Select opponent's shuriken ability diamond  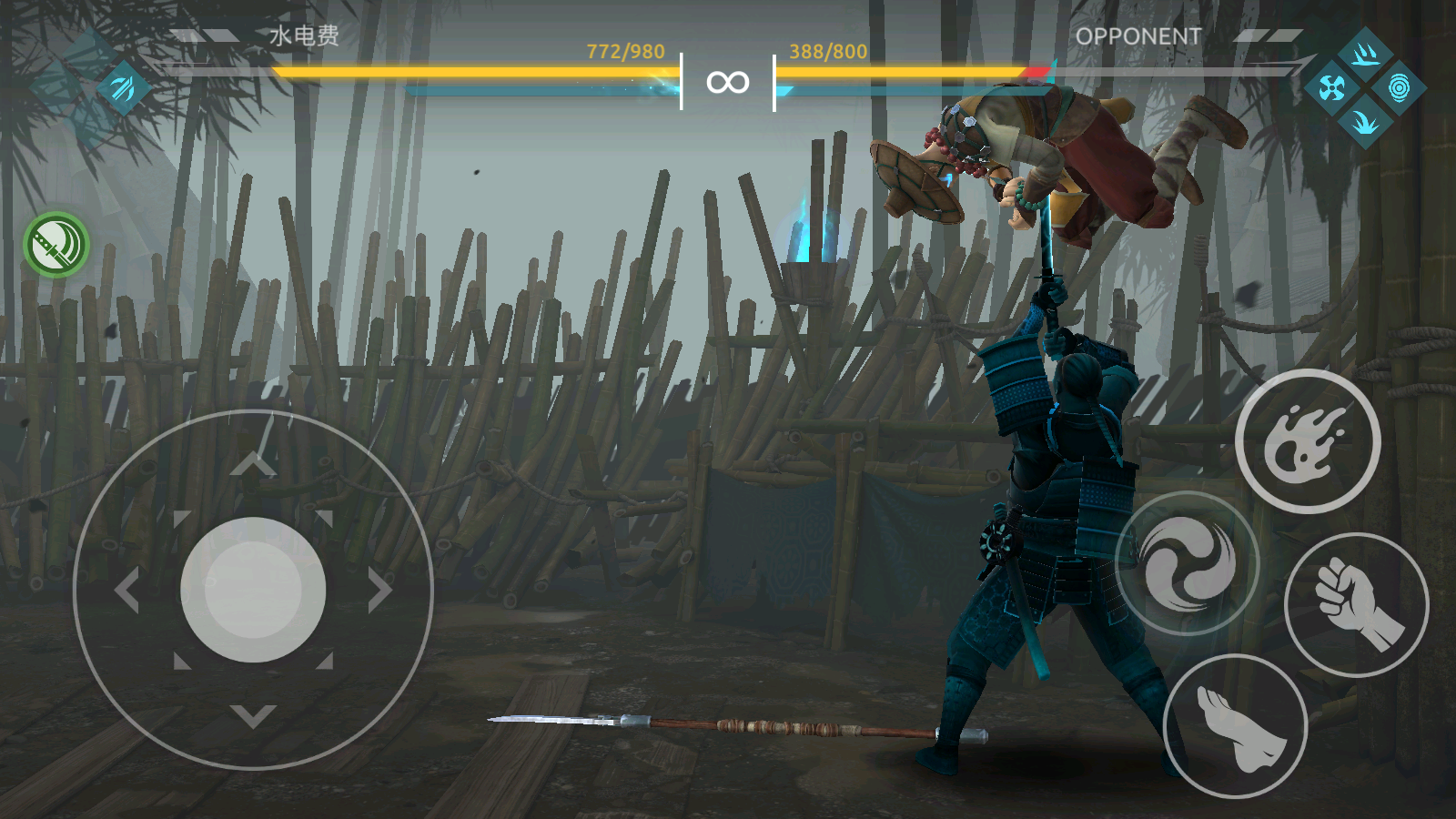(x=1331, y=88)
